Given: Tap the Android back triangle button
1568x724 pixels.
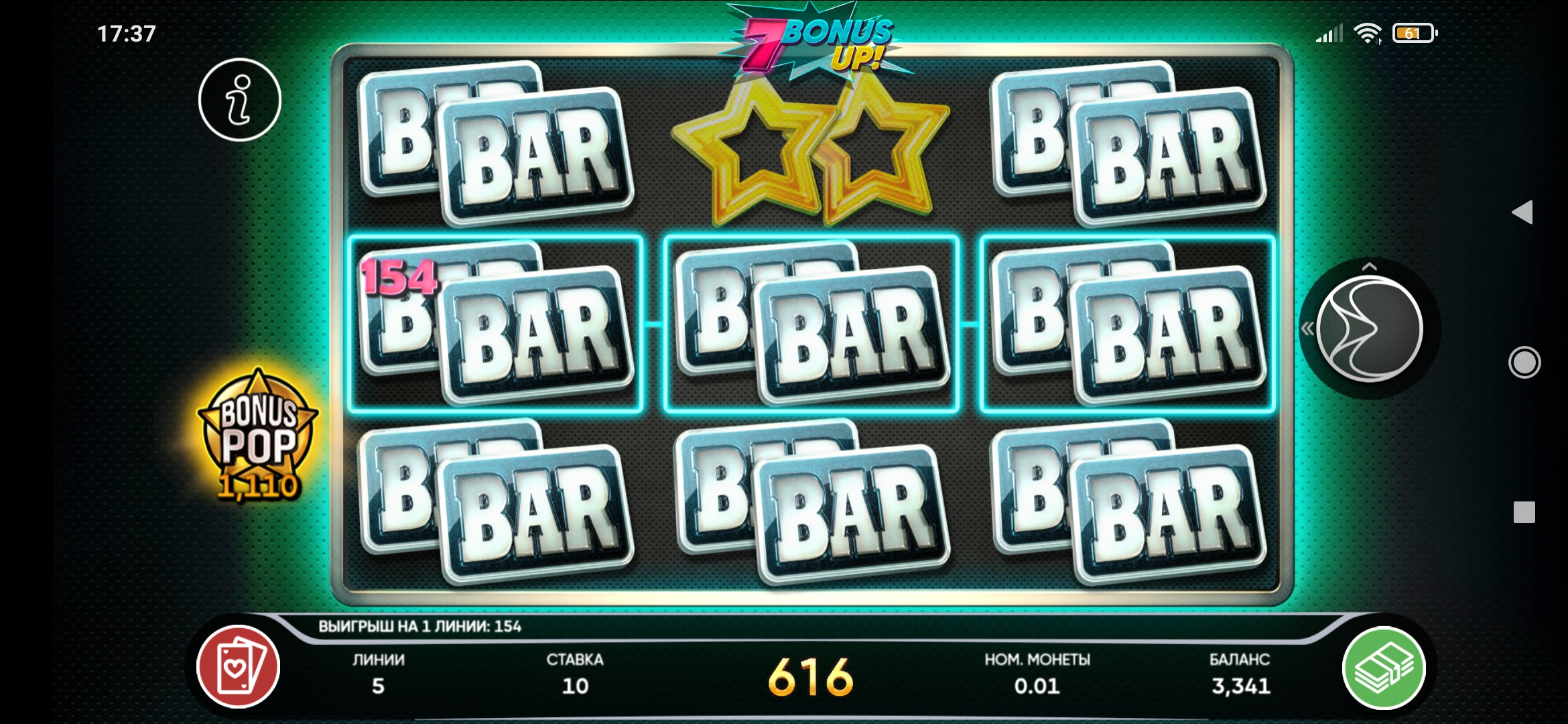Looking at the screenshot, I should 1522,213.
